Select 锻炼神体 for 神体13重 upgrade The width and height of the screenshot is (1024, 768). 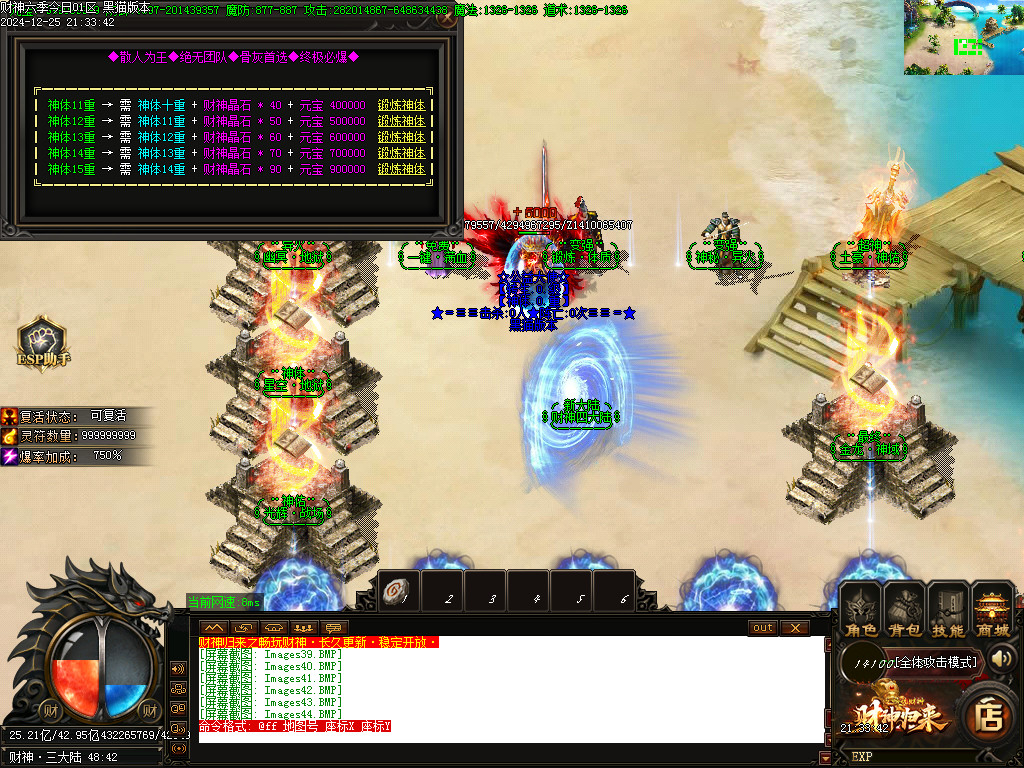coord(402,137)
